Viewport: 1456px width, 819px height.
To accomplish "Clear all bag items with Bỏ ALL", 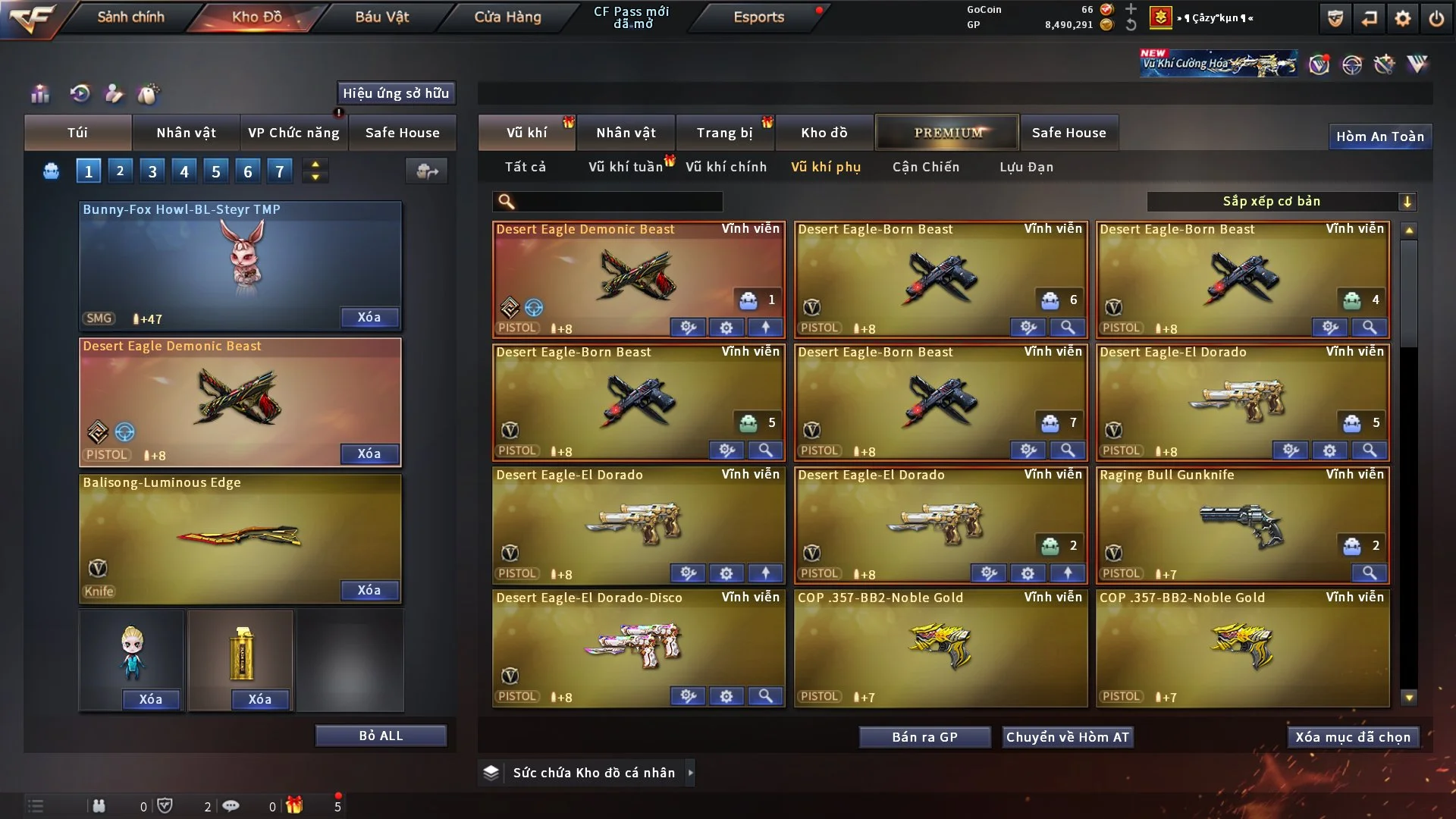I will [x=381, y=736].
